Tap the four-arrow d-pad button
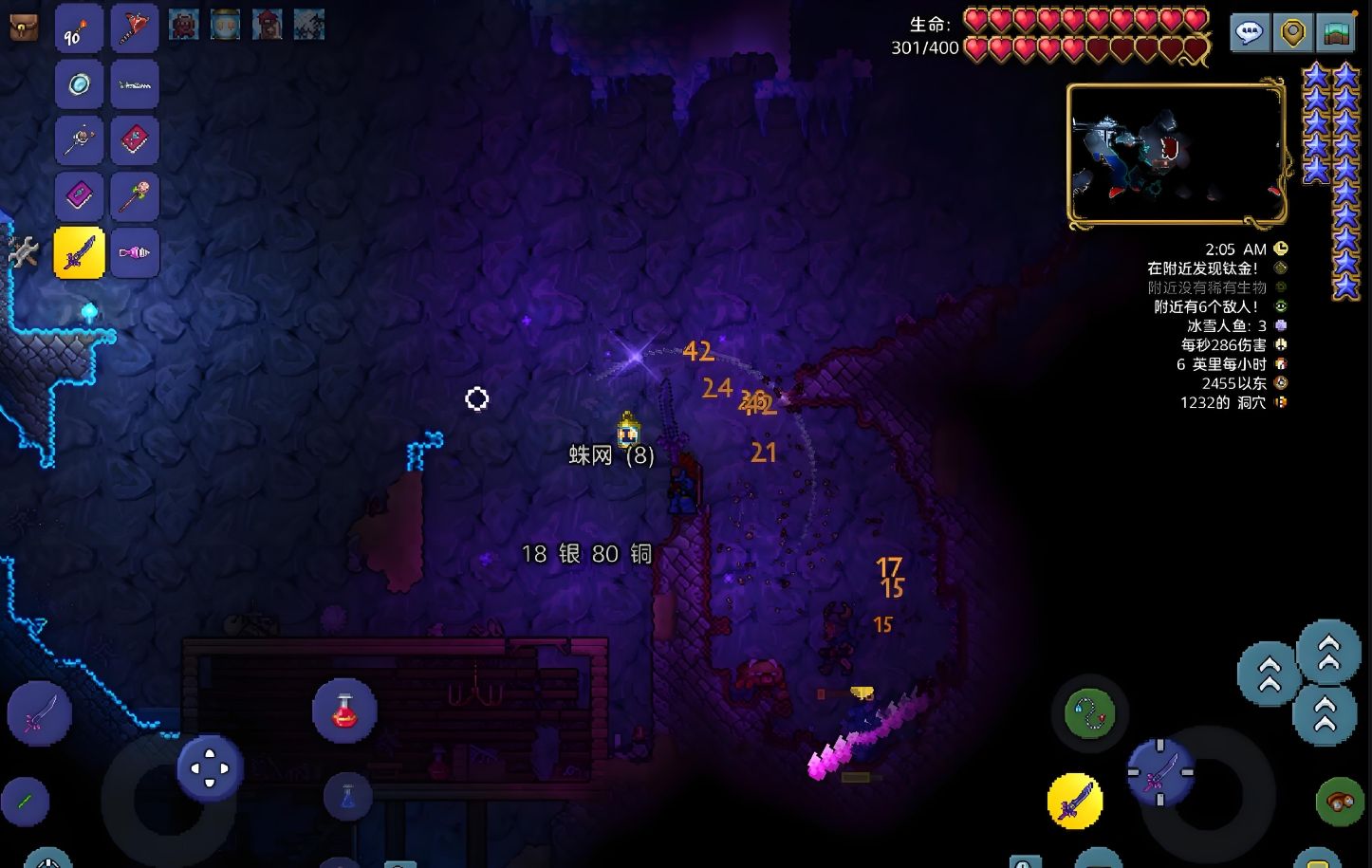 [210, 767]
